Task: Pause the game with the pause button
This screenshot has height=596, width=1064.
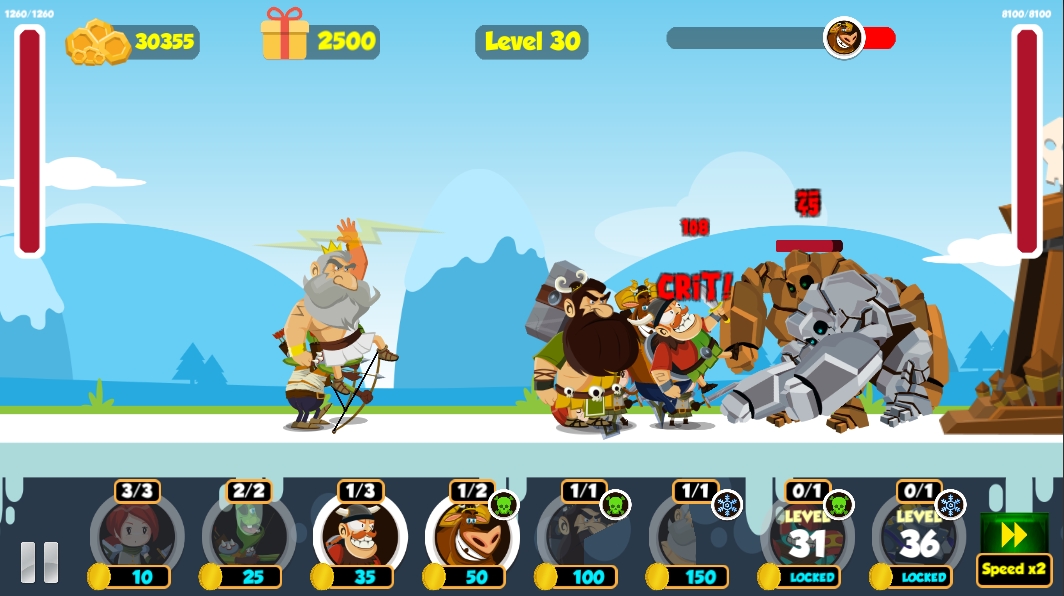Action: click(x=39, y=562)
